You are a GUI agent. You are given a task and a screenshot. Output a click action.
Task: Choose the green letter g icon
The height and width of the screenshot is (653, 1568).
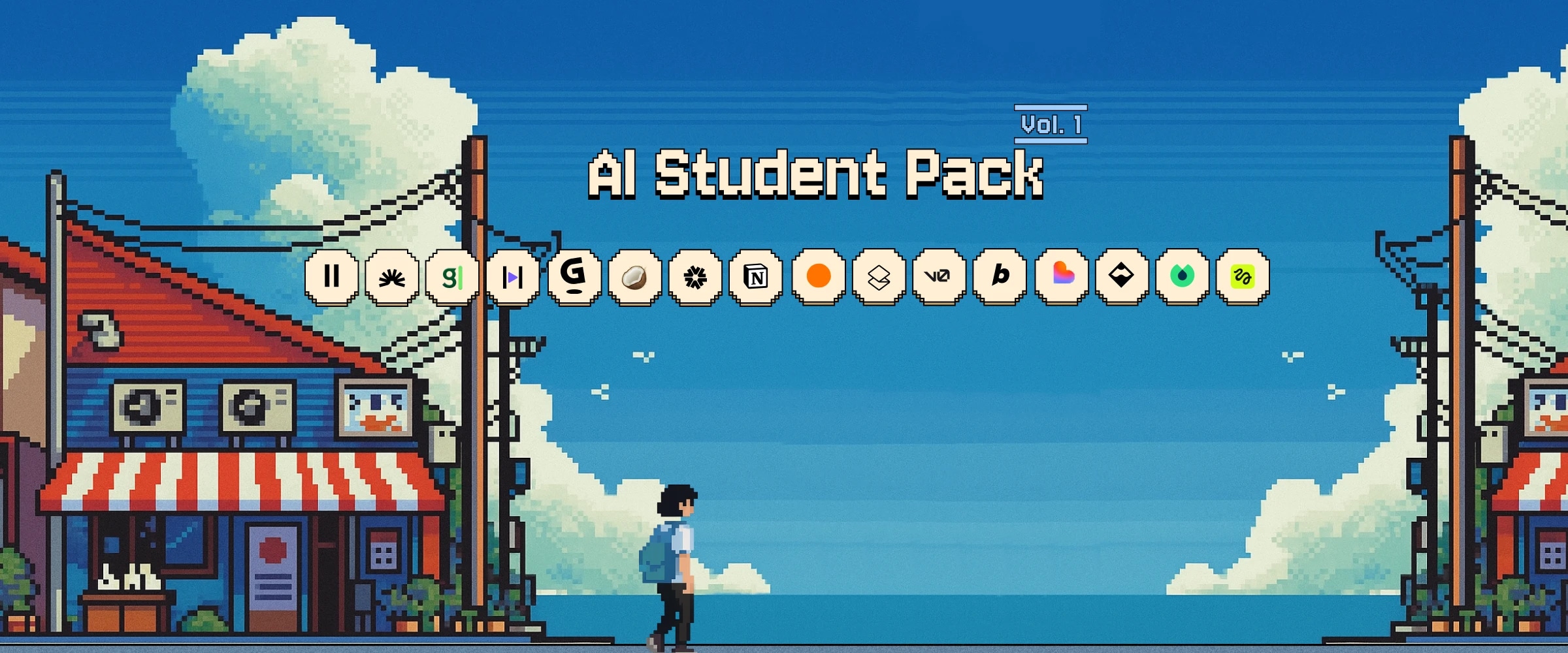coord(452,278)
